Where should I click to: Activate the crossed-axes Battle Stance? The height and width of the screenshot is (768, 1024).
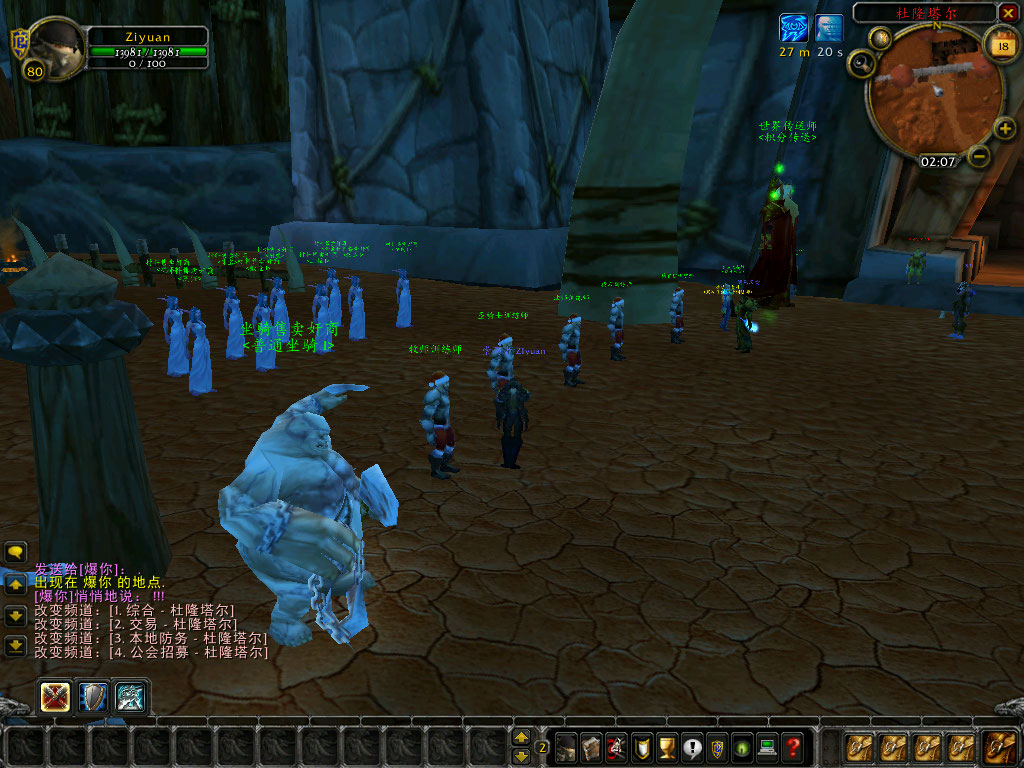tap(55, 696)
